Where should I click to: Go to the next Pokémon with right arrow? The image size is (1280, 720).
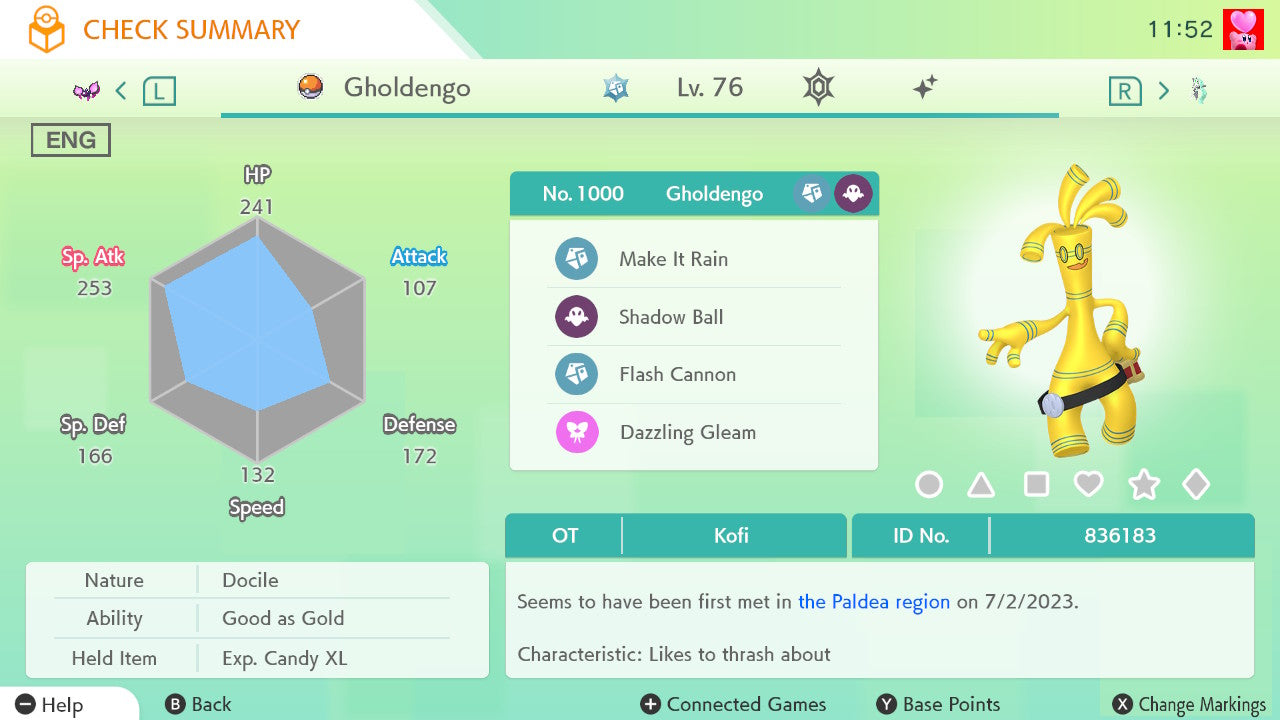(x=1163, y=91)
